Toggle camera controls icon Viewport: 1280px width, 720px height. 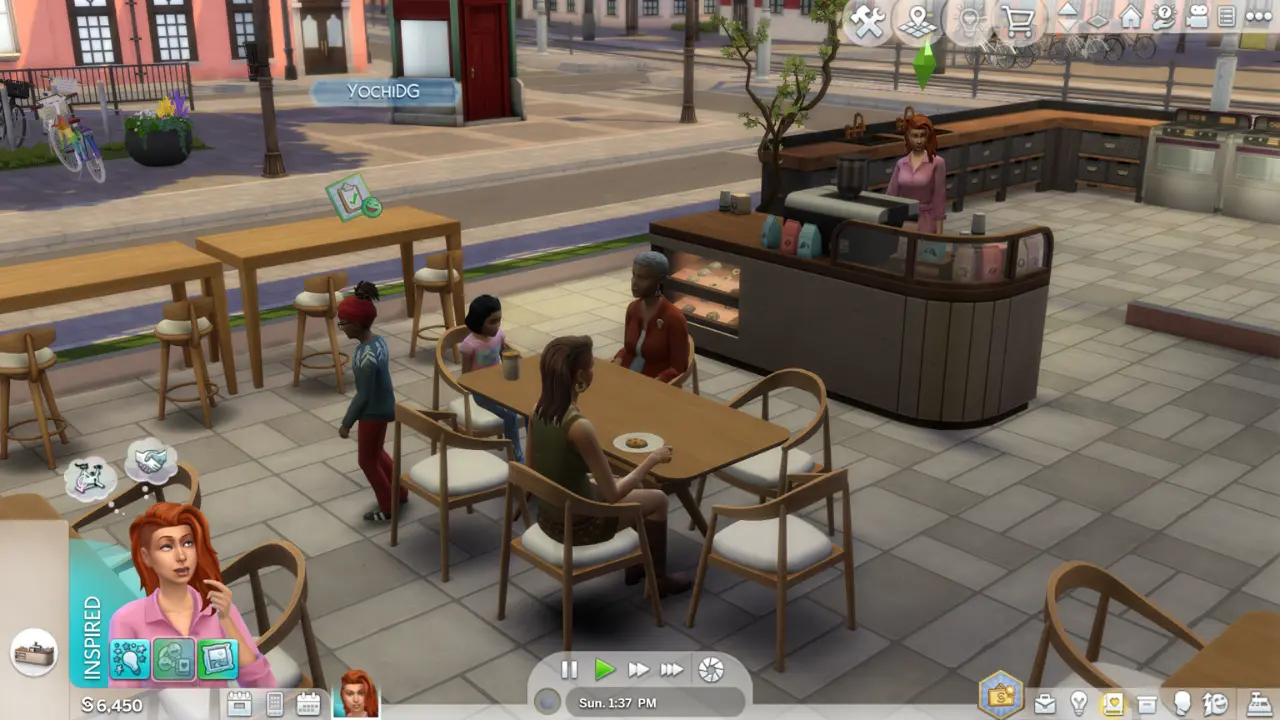[x=1195, y=17]
